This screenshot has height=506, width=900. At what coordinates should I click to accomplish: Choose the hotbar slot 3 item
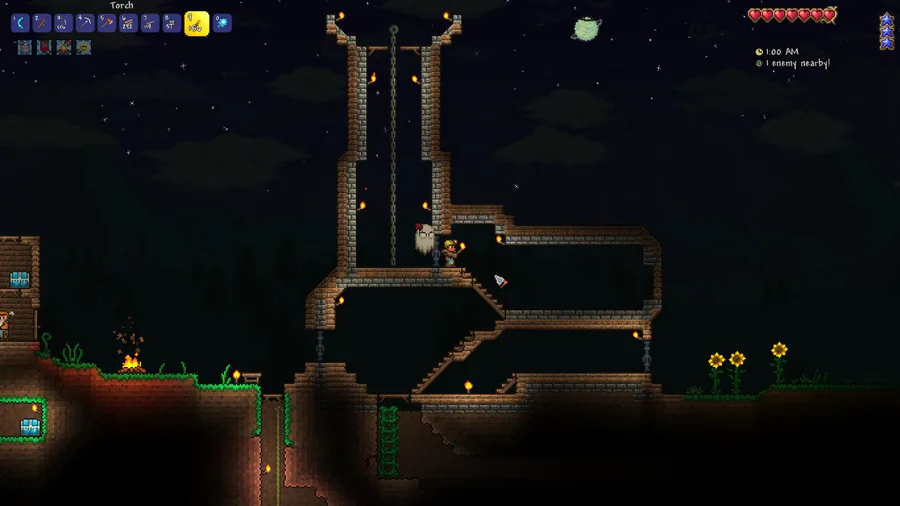point(63,23)
